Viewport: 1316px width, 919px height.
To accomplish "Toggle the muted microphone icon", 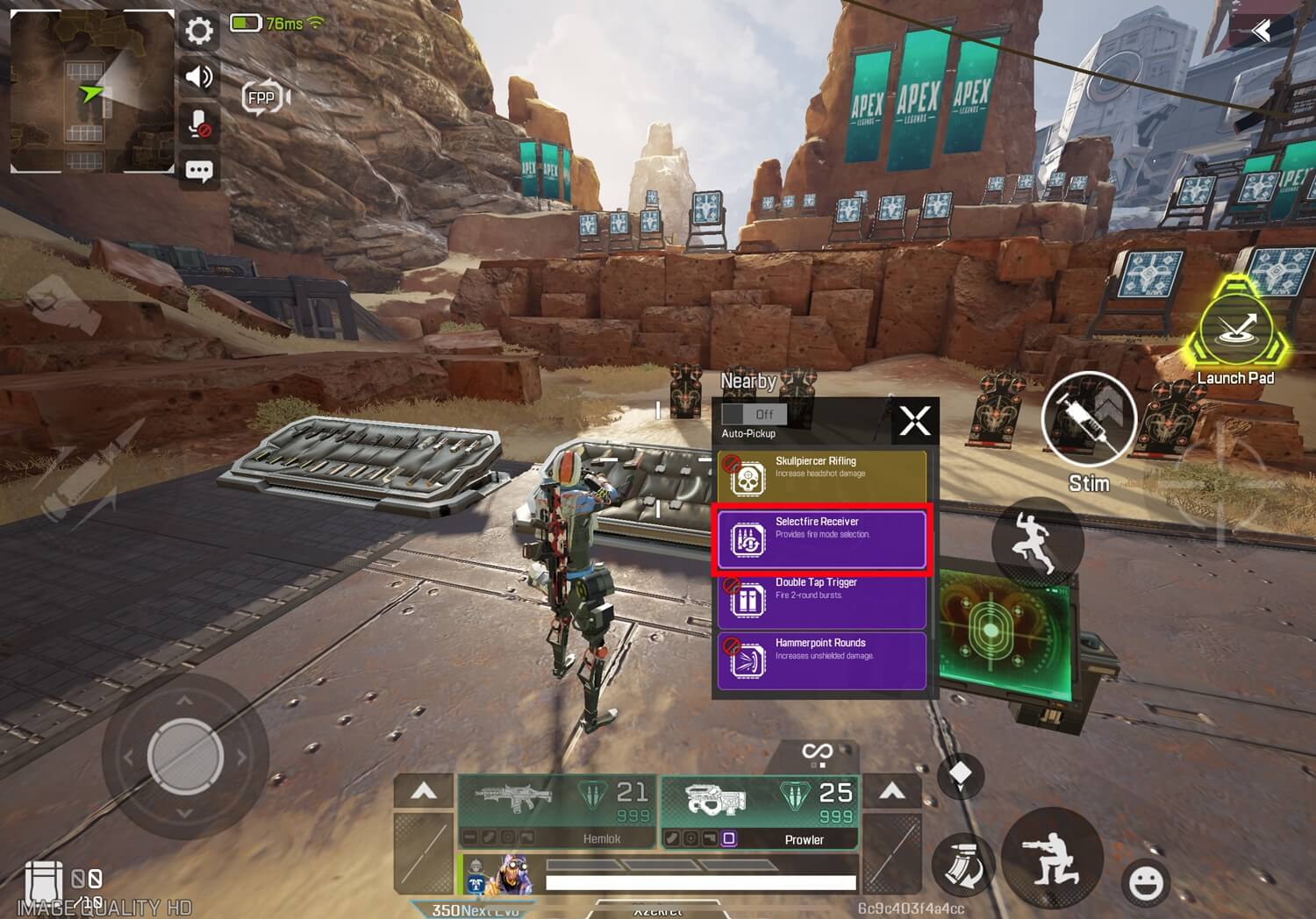I will [x=199, y=124].
